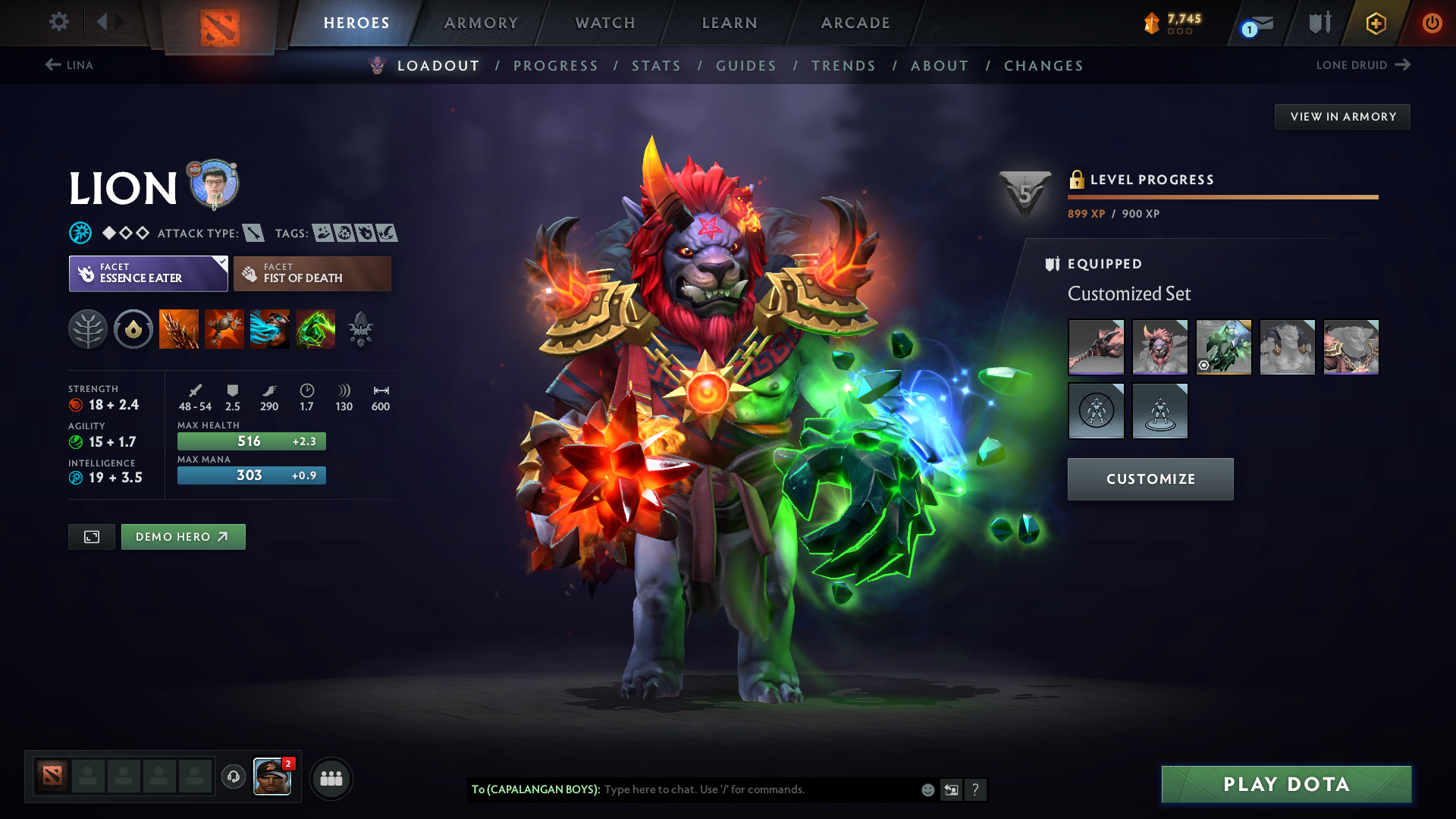This screenshot has width=1456, height=819.
Task: Select the Finger of Death ability icon
Action: pos(315,329)
